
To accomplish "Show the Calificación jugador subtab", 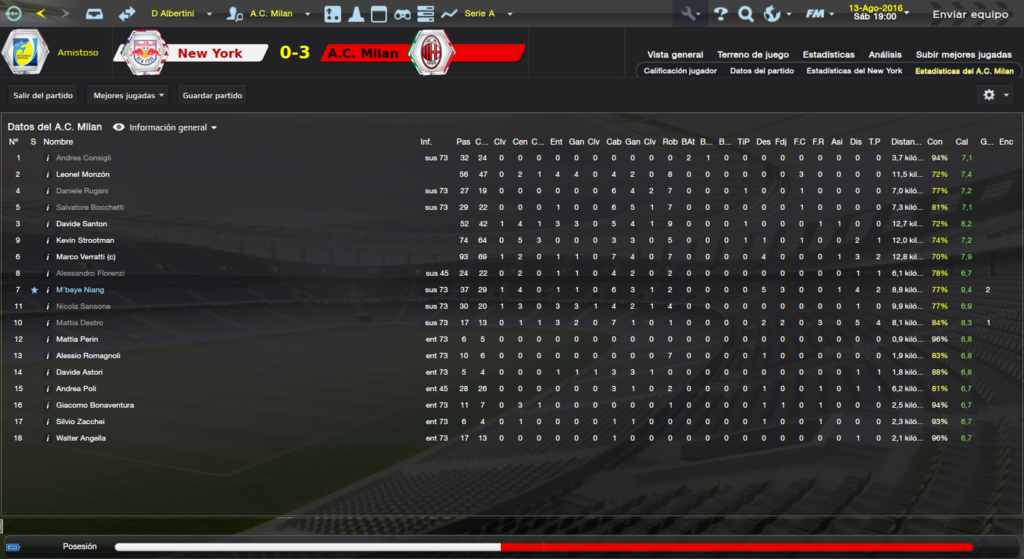I will [x=680, y=71].
